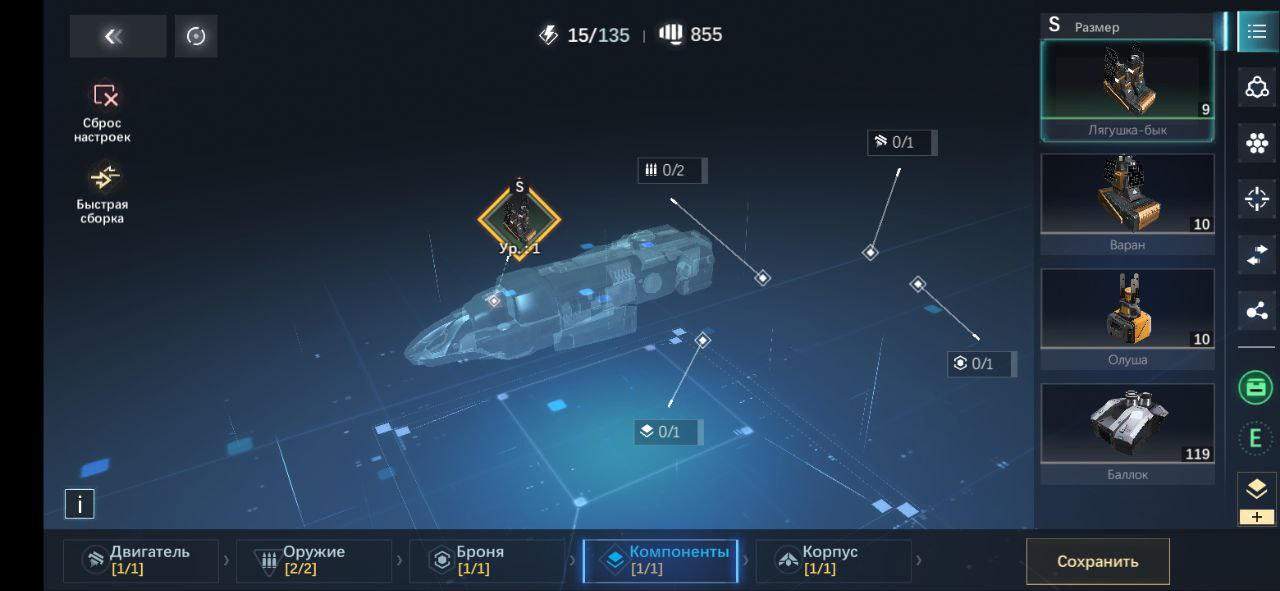This screenshot has width=1280, height=591.
Task: Select the Броня tab
Action: pyautogui.click(x=487, y=560)
